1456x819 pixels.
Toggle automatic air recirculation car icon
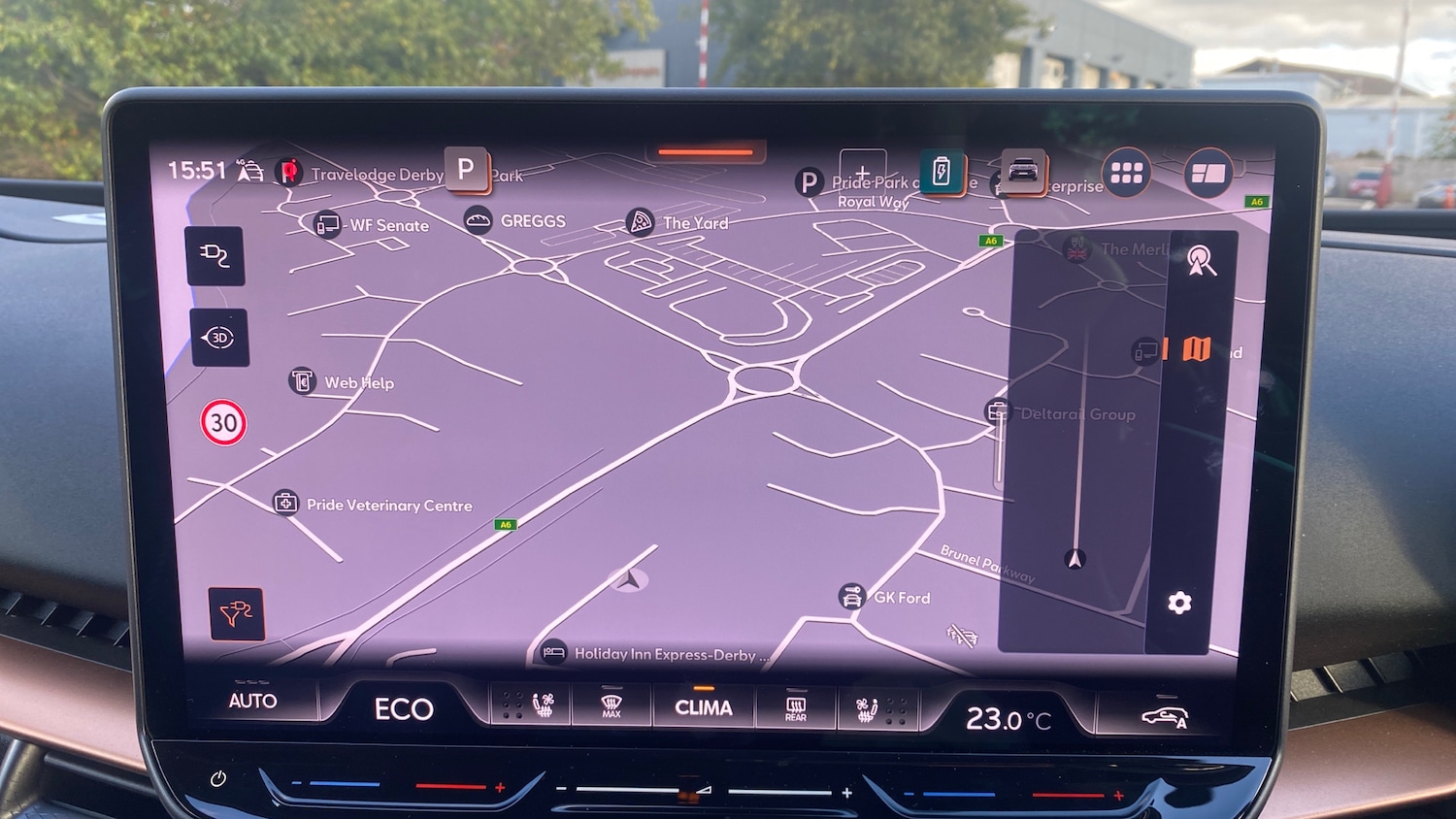tap(1164, 718)
